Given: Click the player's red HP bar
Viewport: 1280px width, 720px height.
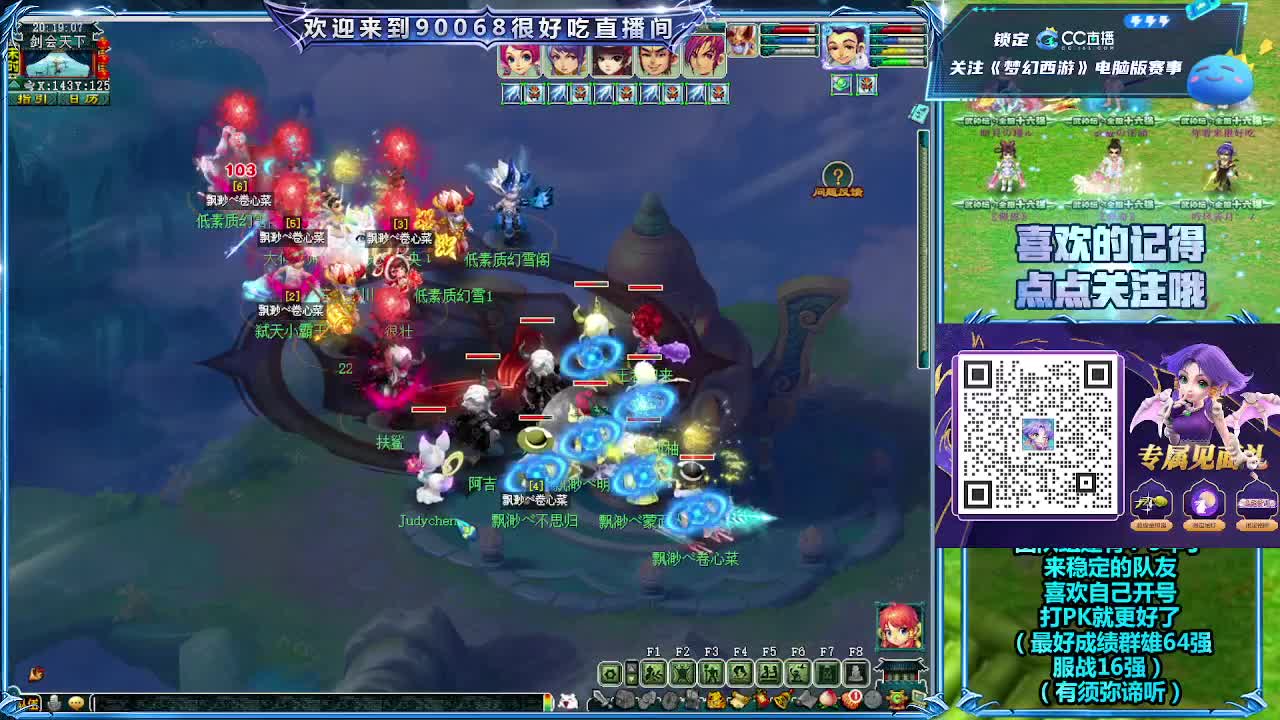Looking at the screenshot, I should [x=900, y=29].
